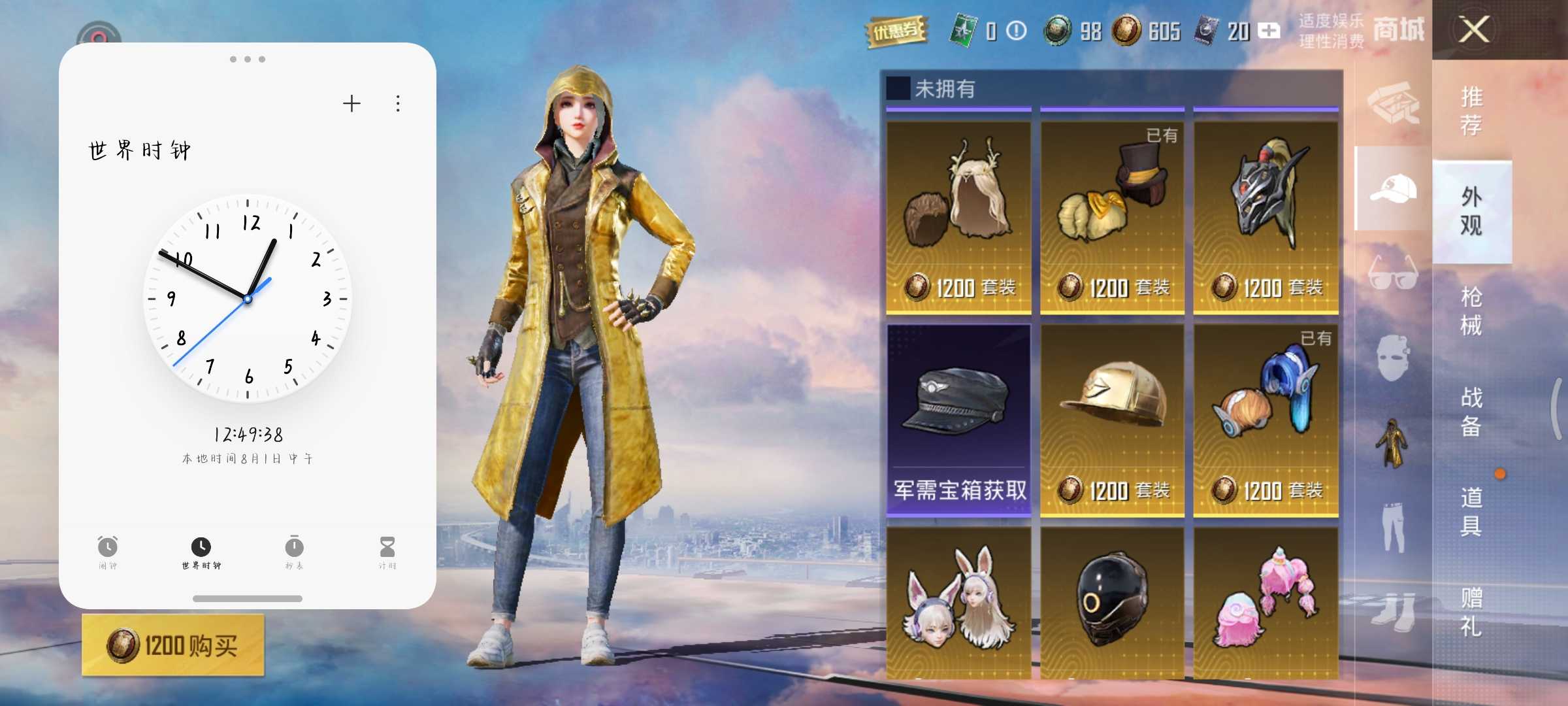Buy the outfit for 1200 coins
1568x706 pixels.
click(173, 645)
